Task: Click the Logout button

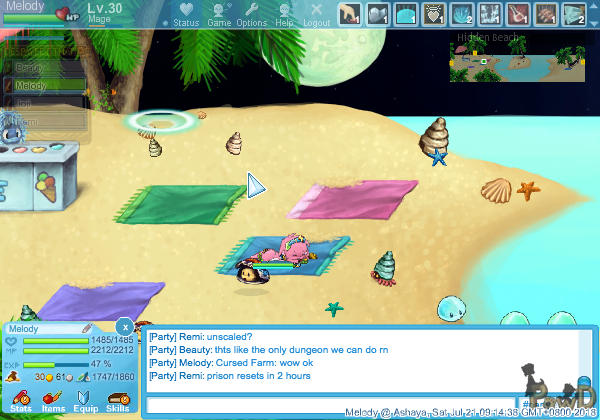Action: tap(316, 14)
